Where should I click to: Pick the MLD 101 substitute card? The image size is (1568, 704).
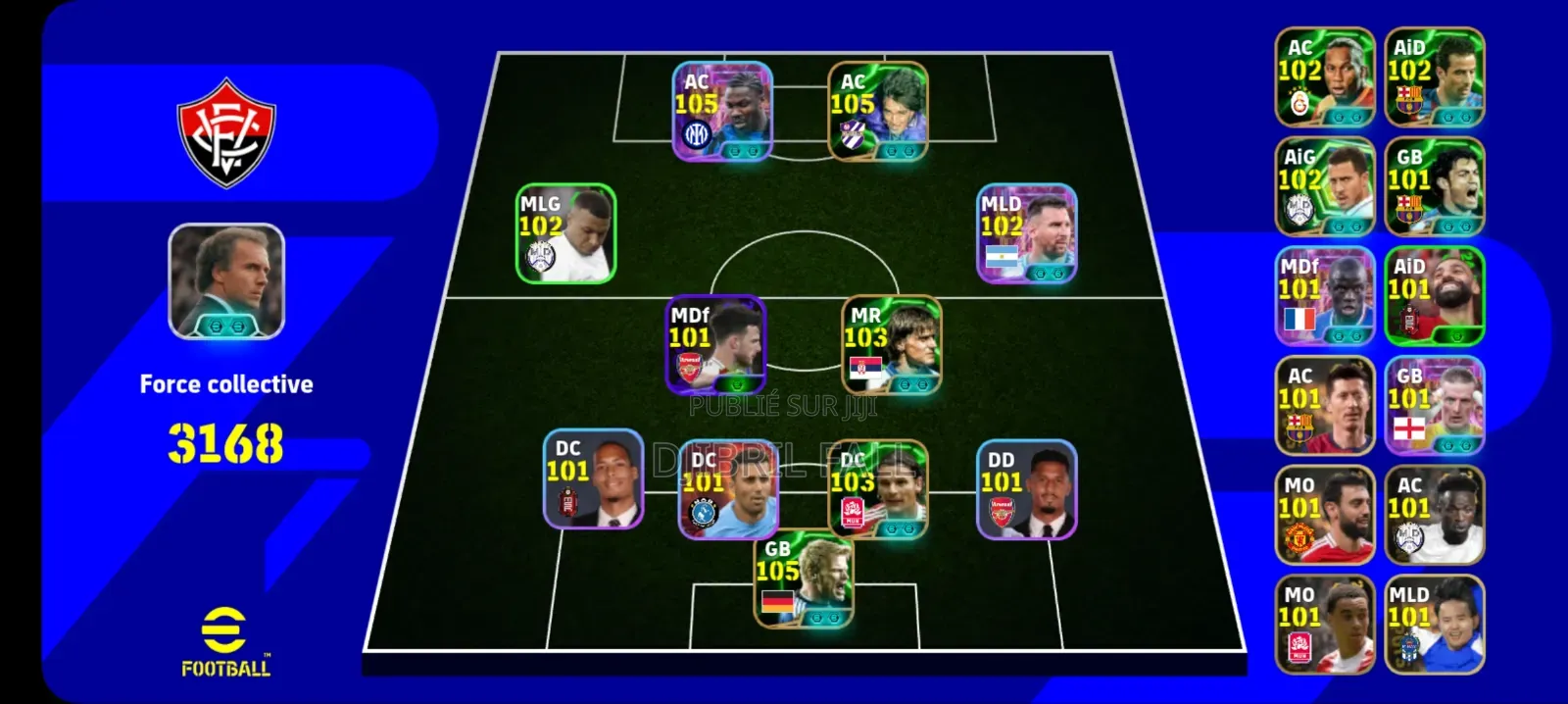pos(1434,625)
